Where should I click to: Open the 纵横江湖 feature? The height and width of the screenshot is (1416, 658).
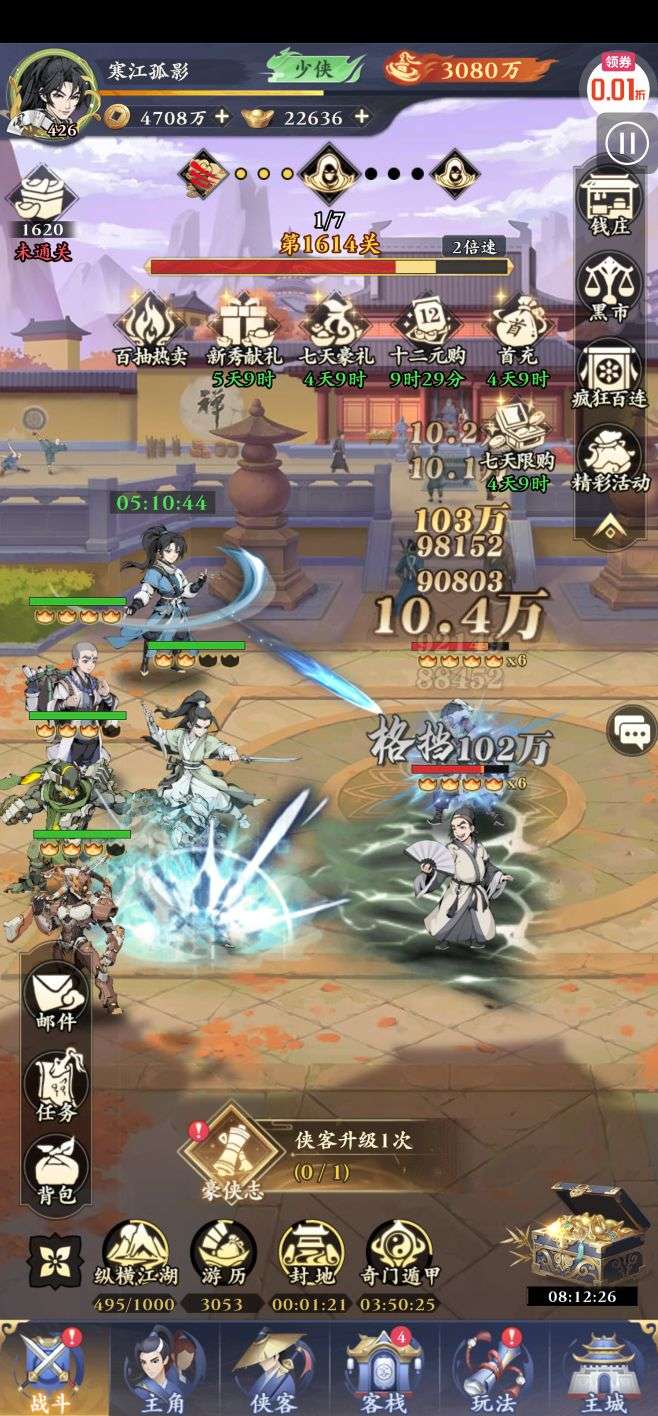point(135,1254)
